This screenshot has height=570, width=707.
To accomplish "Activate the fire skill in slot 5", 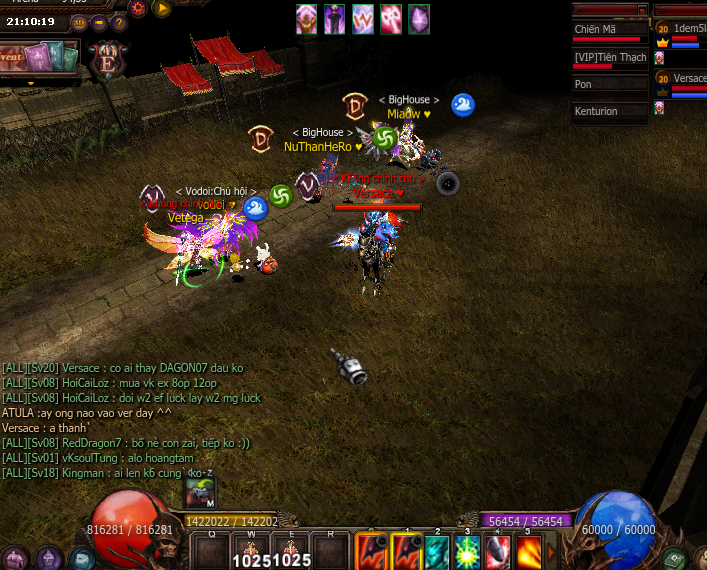I will click(528, 551).
